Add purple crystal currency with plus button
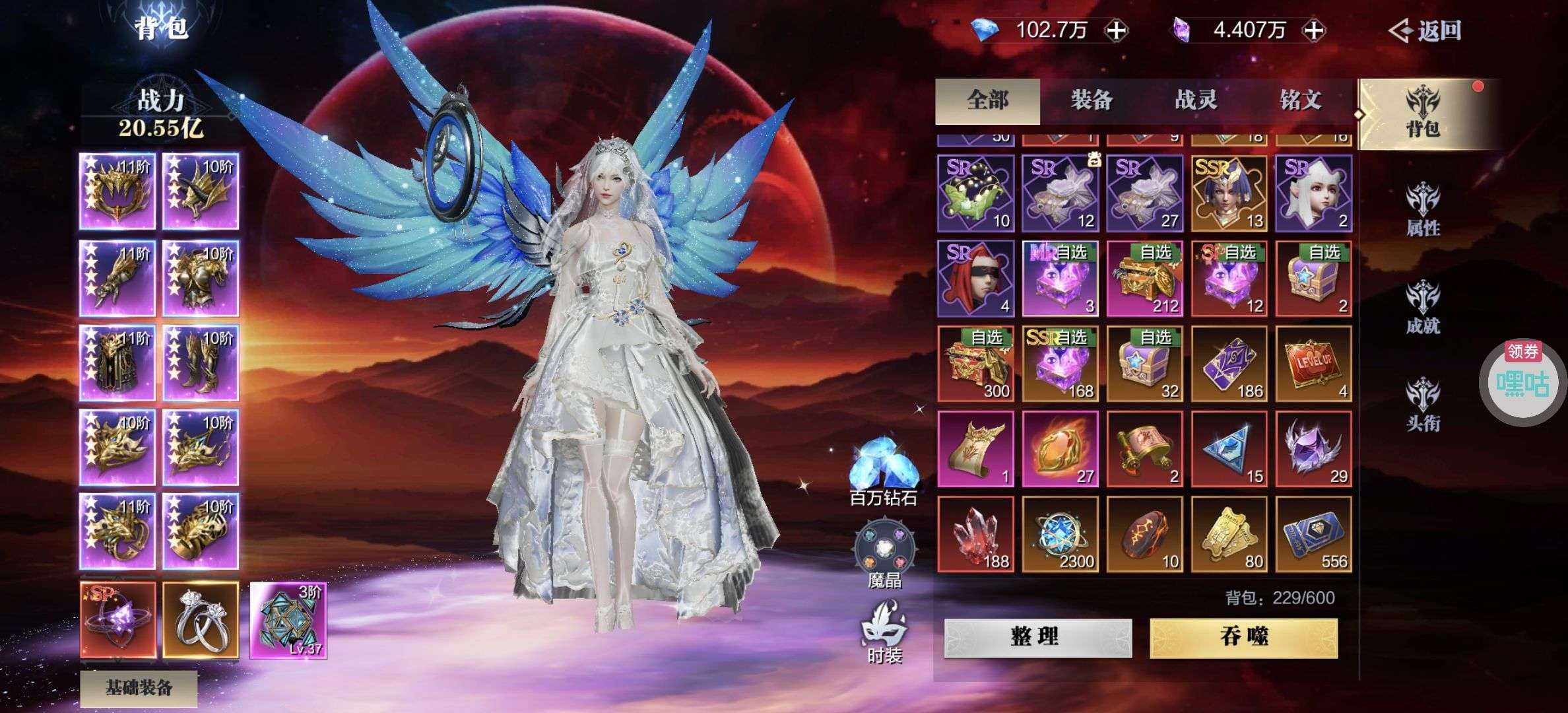Viewport: 1568px width, 713px height. [x=1314, y=30]
